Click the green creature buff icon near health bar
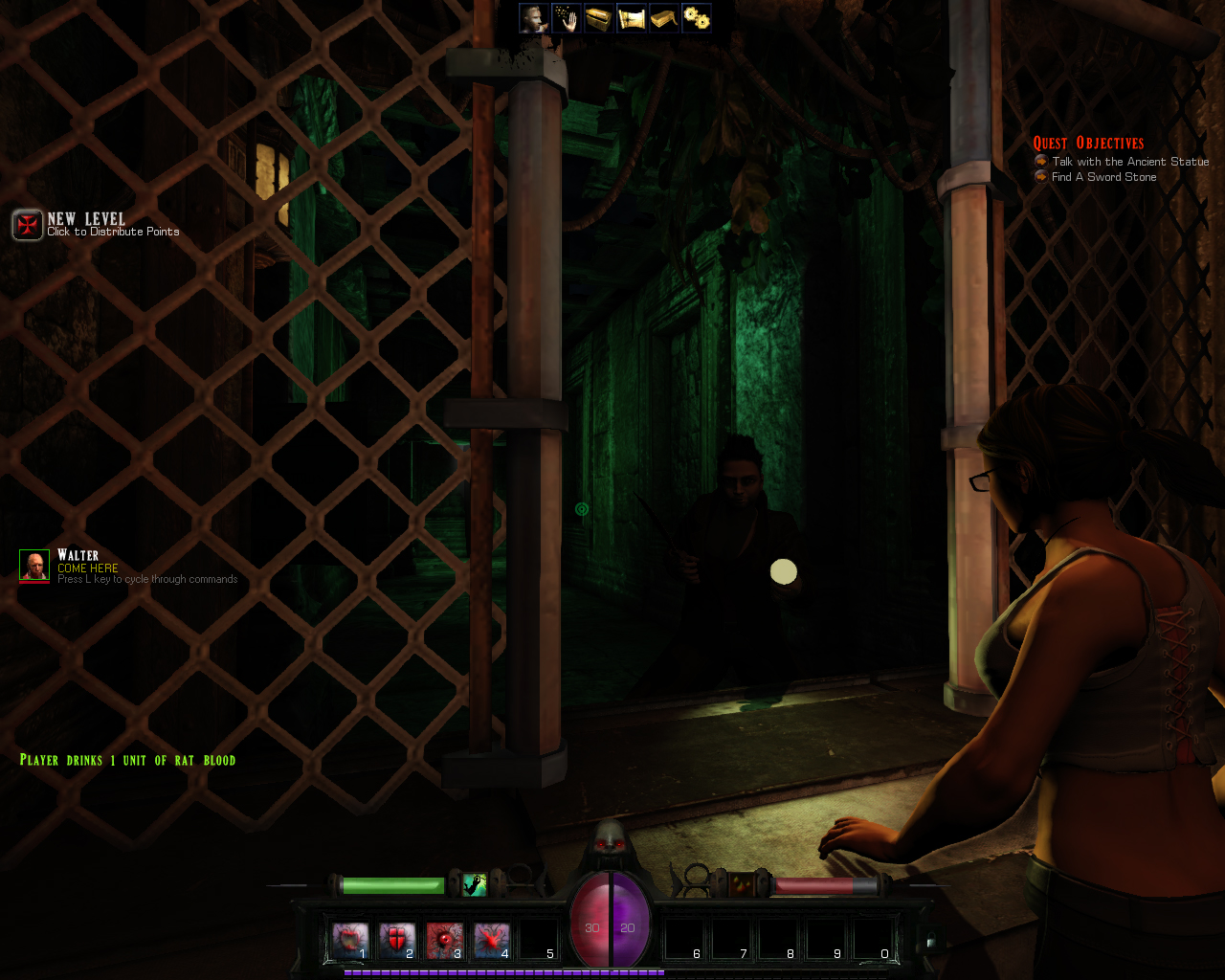The height and width of the screenshot is (980, 1225). pos(473,883)
